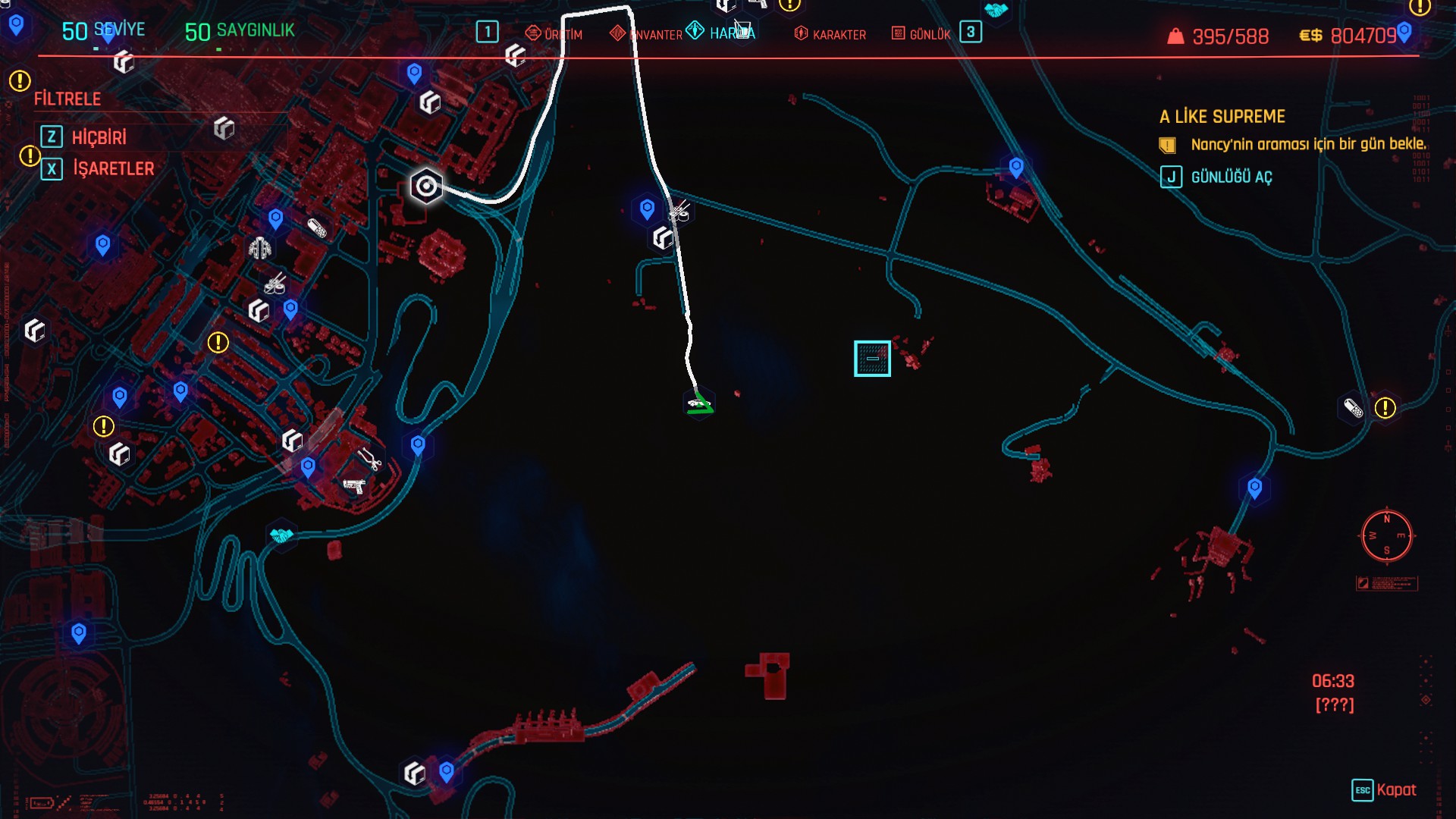The width and height of the screenshot is (1456, 819).
Task: Go to the GÜNLÜK journal tab
Action: pos(921,34)
